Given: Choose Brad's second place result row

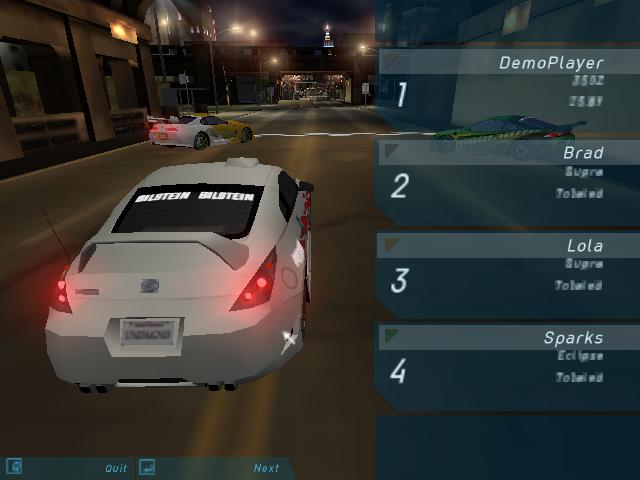Looking at the screenshot, I should 508,175.
